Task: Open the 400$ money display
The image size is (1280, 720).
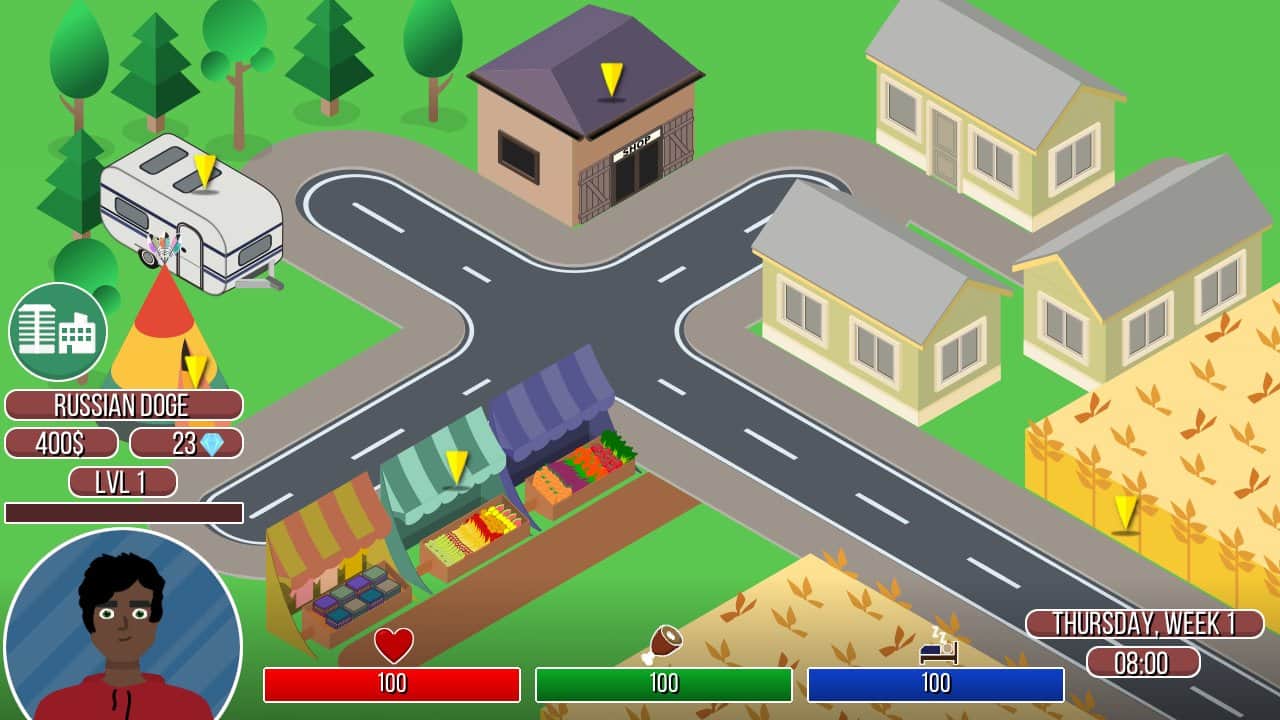Action: coord(60,443)
